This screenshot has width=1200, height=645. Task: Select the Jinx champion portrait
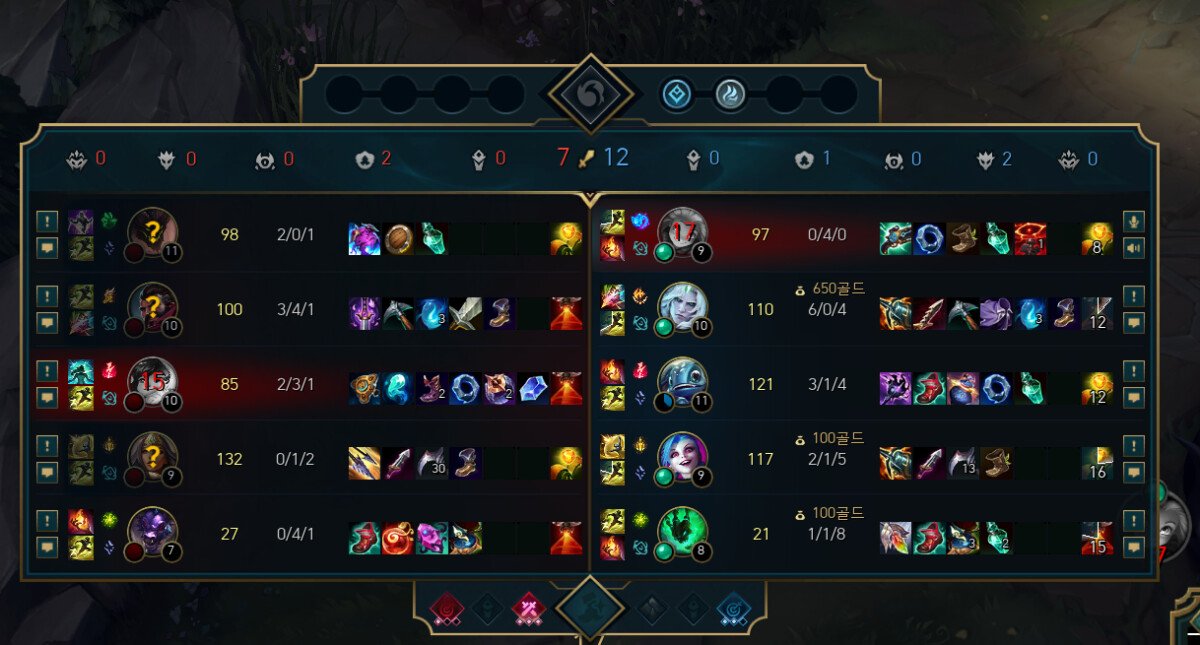tap(683, 459)
